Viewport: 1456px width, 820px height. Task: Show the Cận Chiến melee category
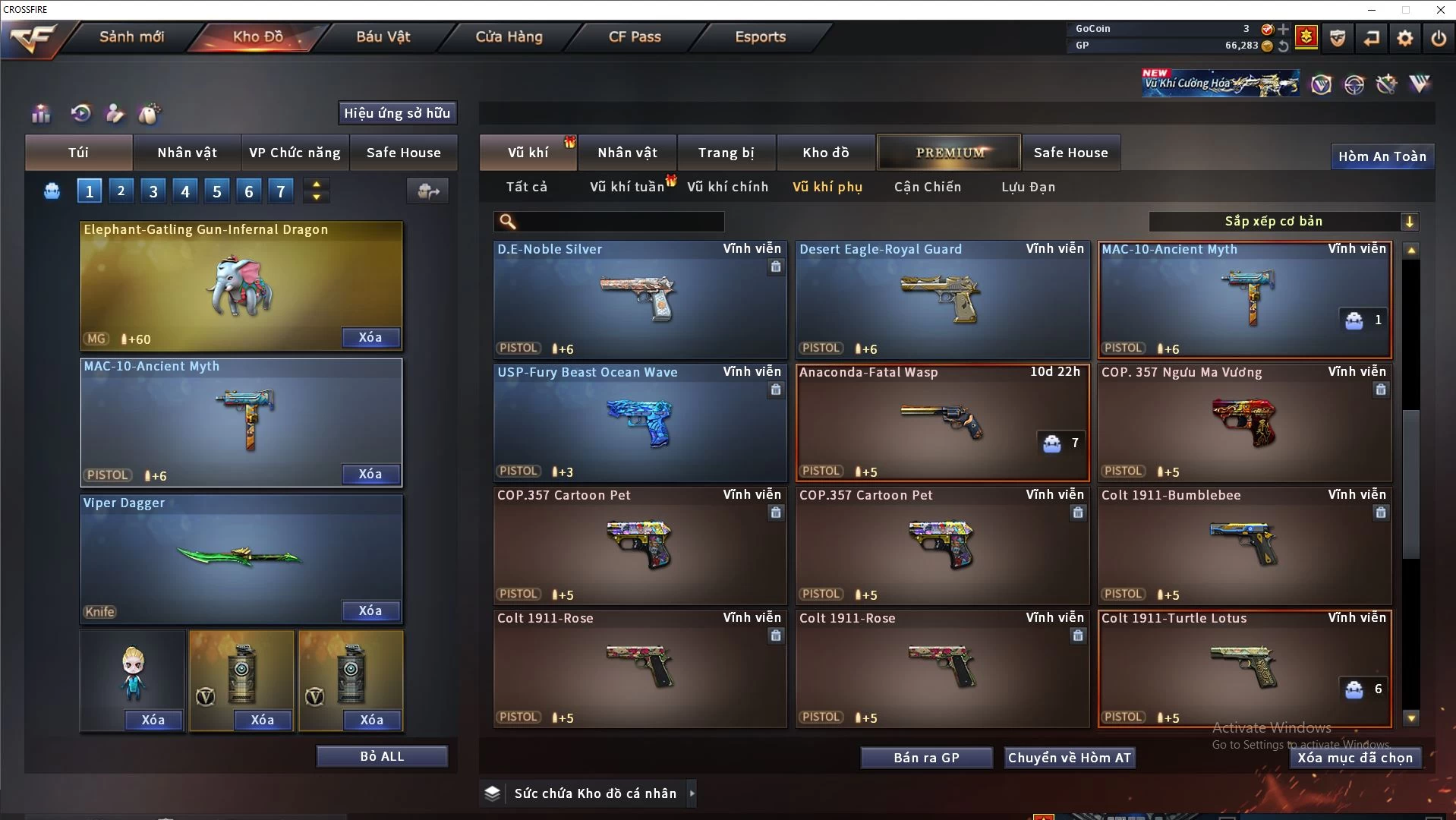click(927, 187)
